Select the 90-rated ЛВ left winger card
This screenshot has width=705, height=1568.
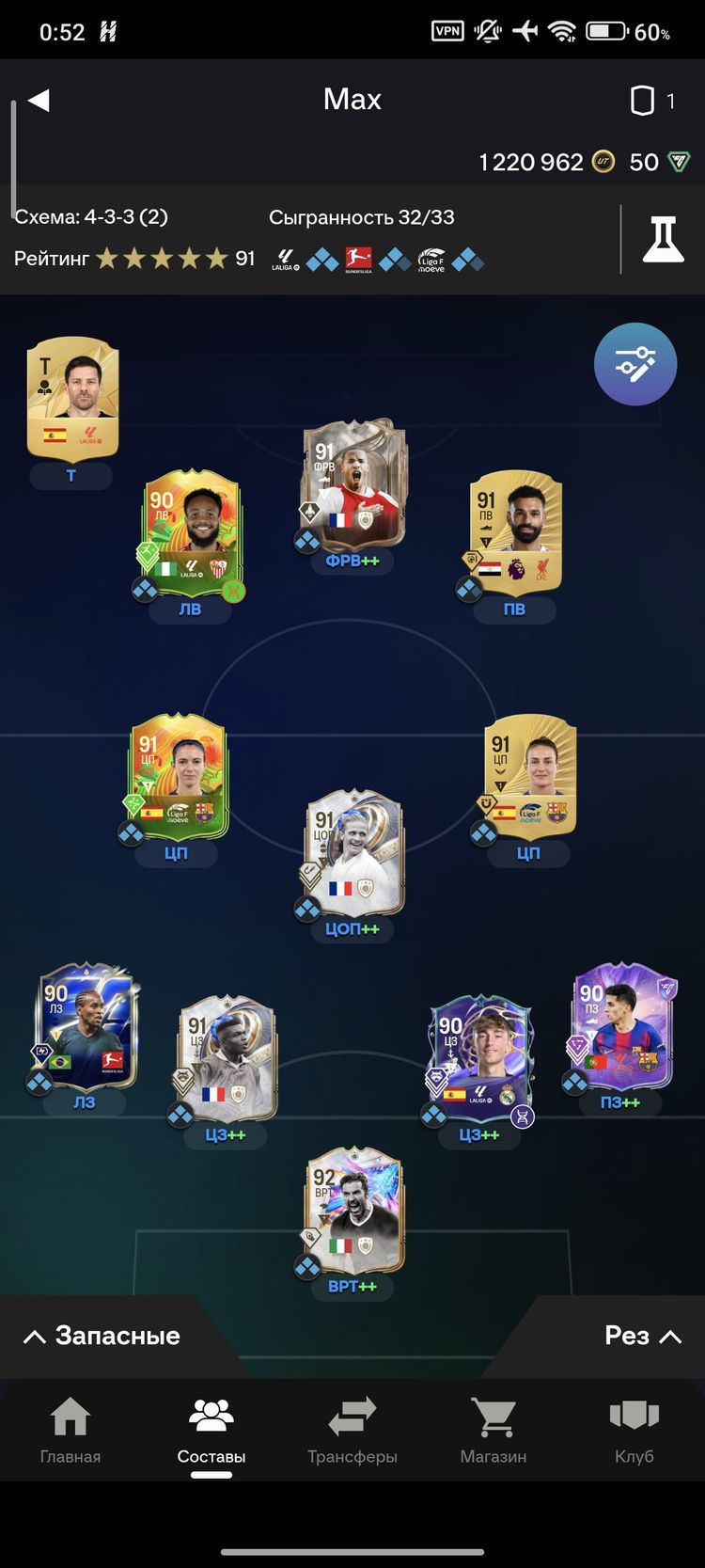click(x=192, y=533)
